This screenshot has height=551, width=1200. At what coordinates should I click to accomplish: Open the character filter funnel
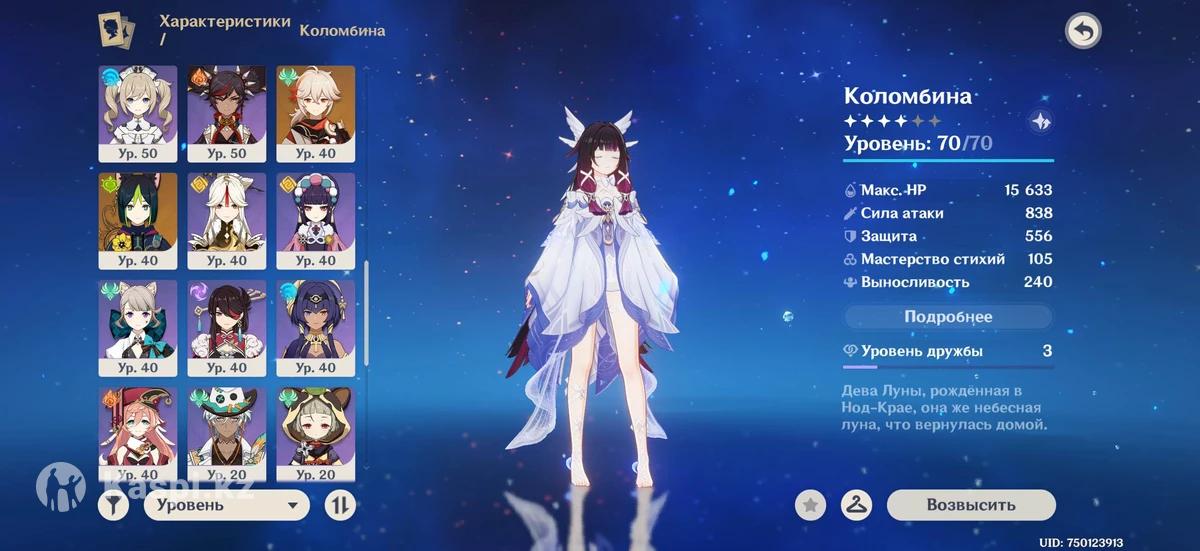[x=113, y=506]
